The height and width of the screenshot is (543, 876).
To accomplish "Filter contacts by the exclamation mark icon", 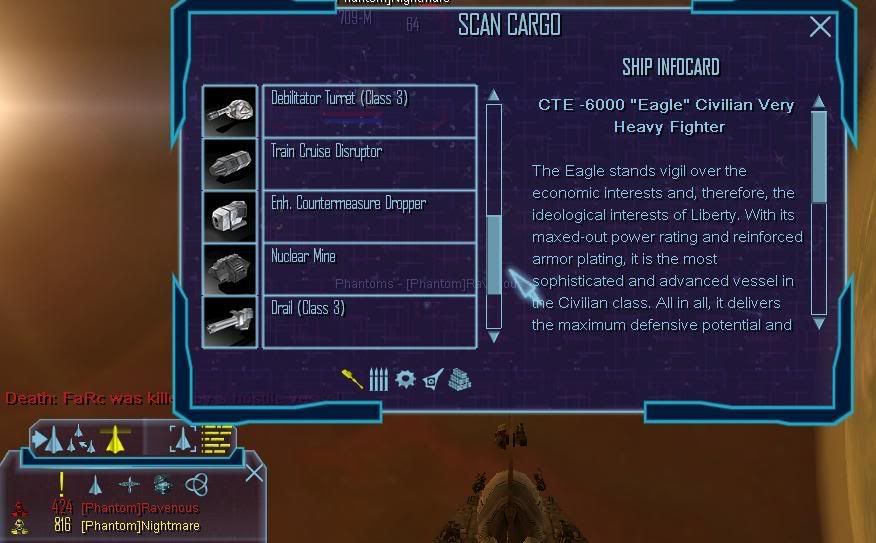I will coord(62,485).
